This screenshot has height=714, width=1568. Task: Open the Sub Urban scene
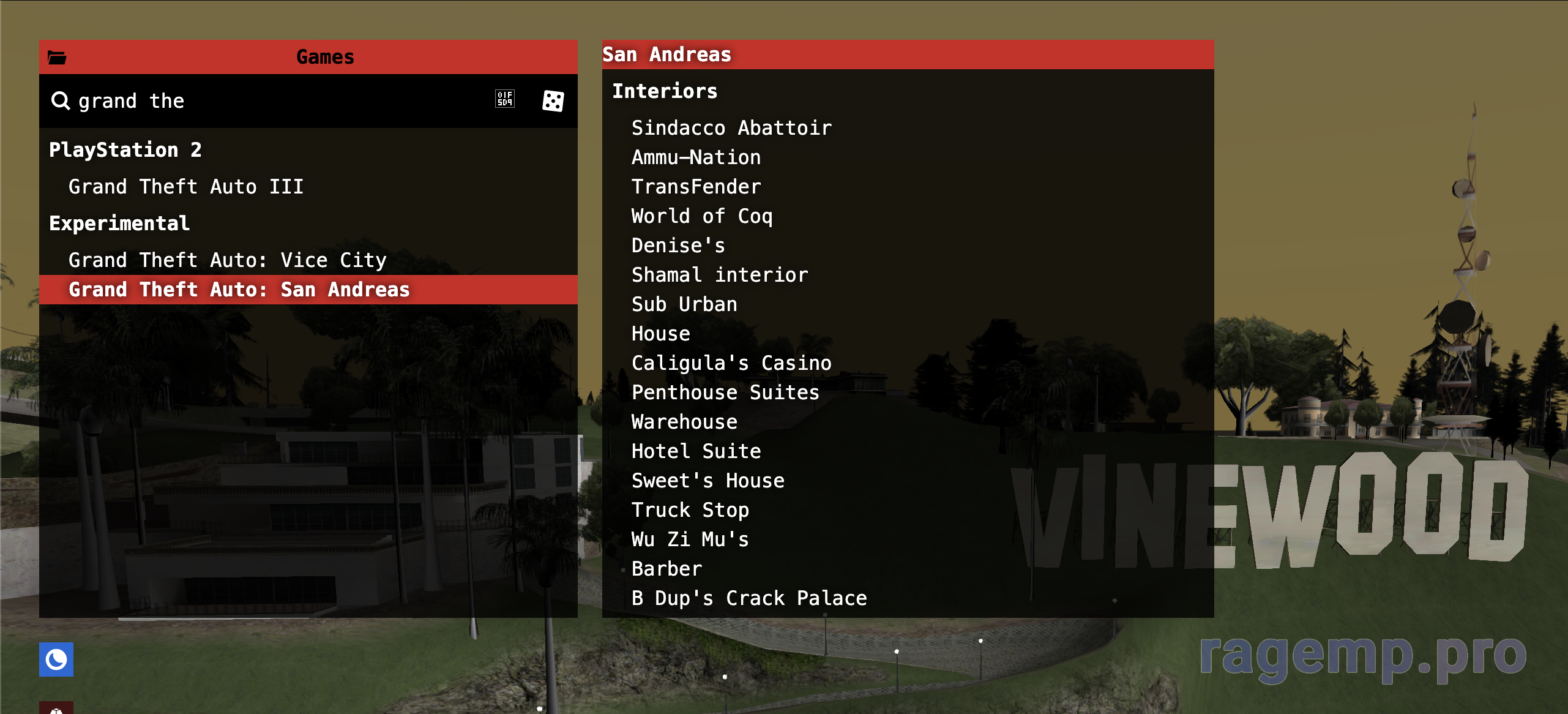point(684,304)
